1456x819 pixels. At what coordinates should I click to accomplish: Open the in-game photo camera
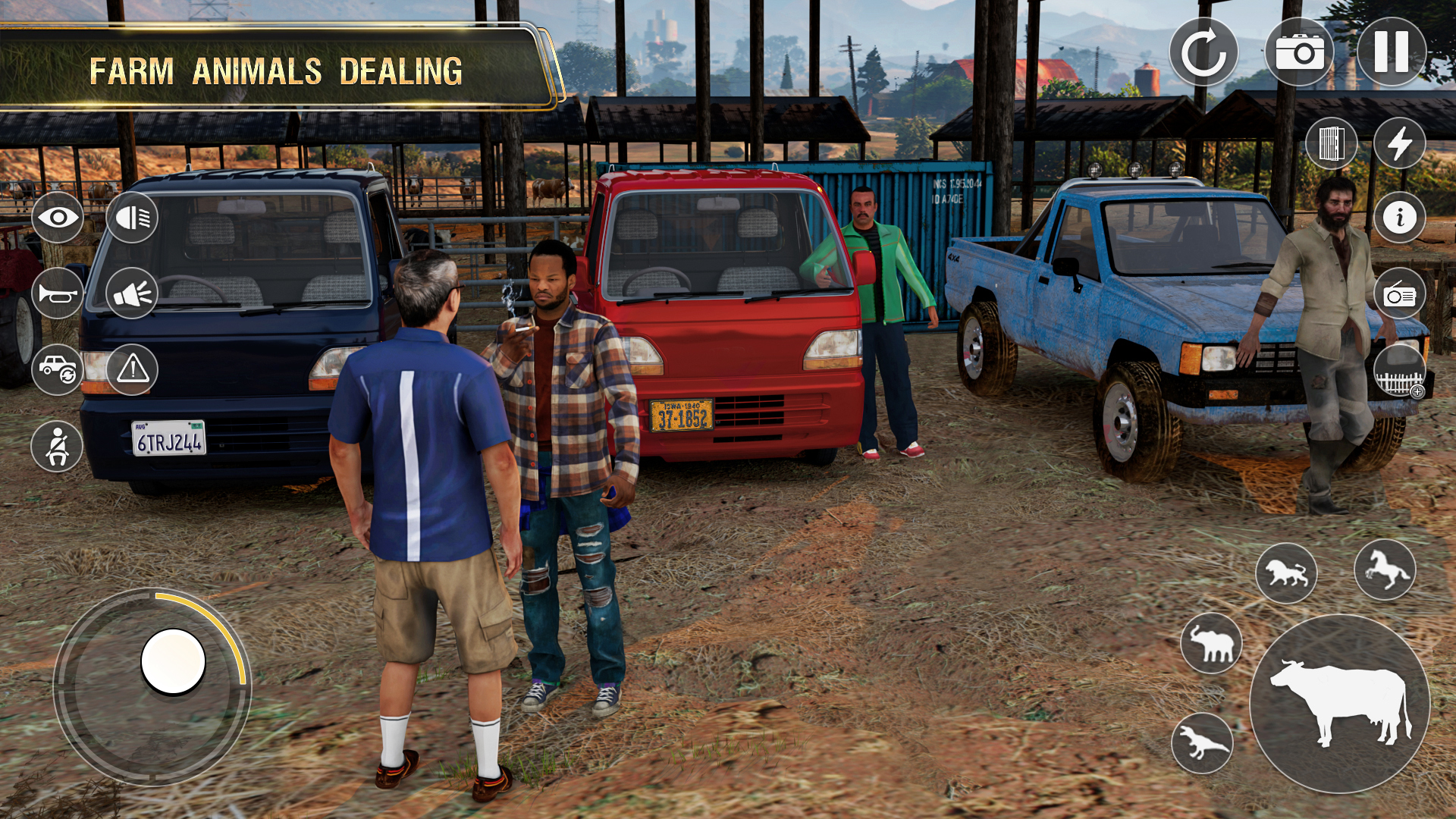coord(1300,52)
